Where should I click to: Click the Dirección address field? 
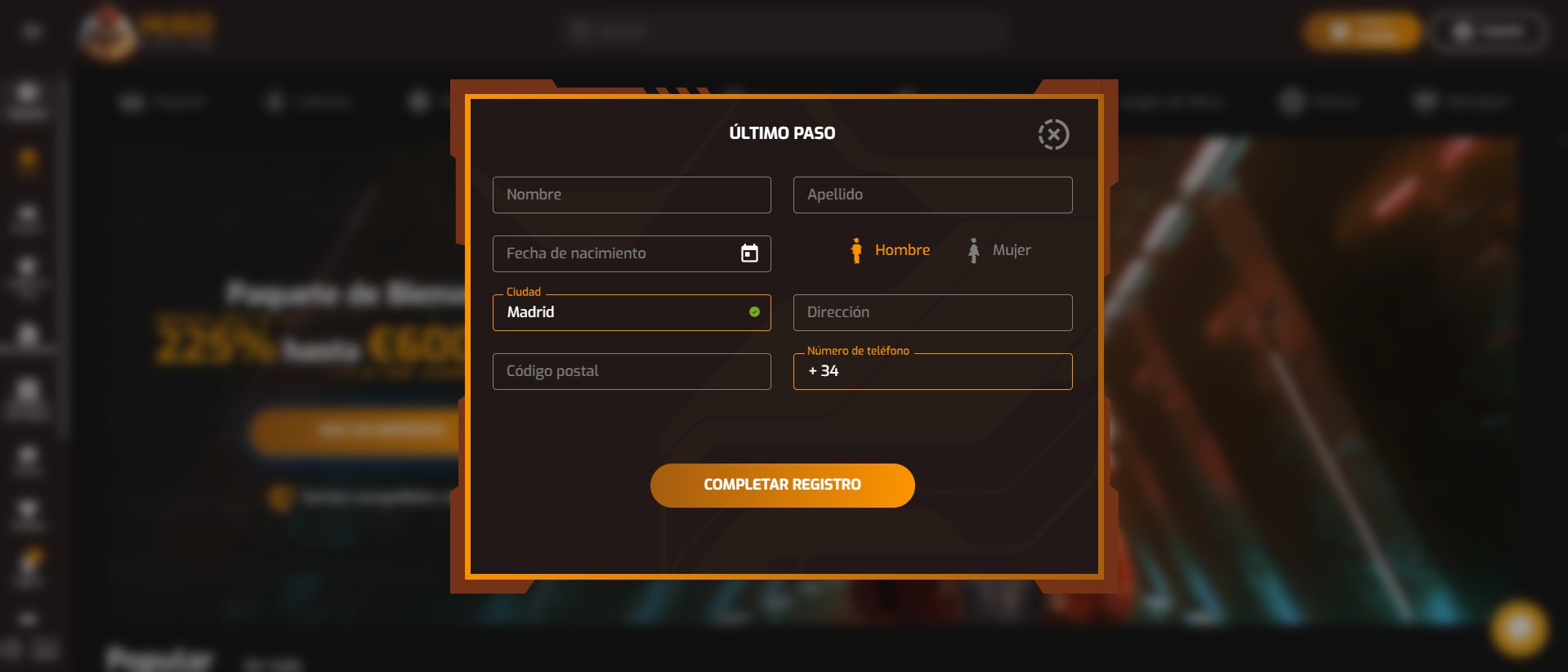point(931,312)
